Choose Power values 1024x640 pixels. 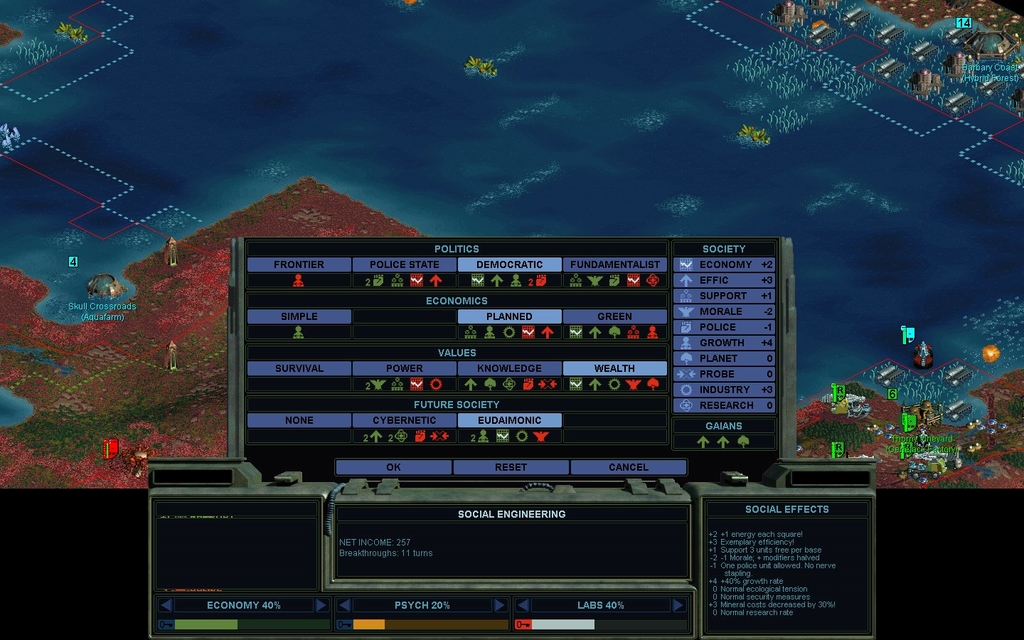pos(404,369)
